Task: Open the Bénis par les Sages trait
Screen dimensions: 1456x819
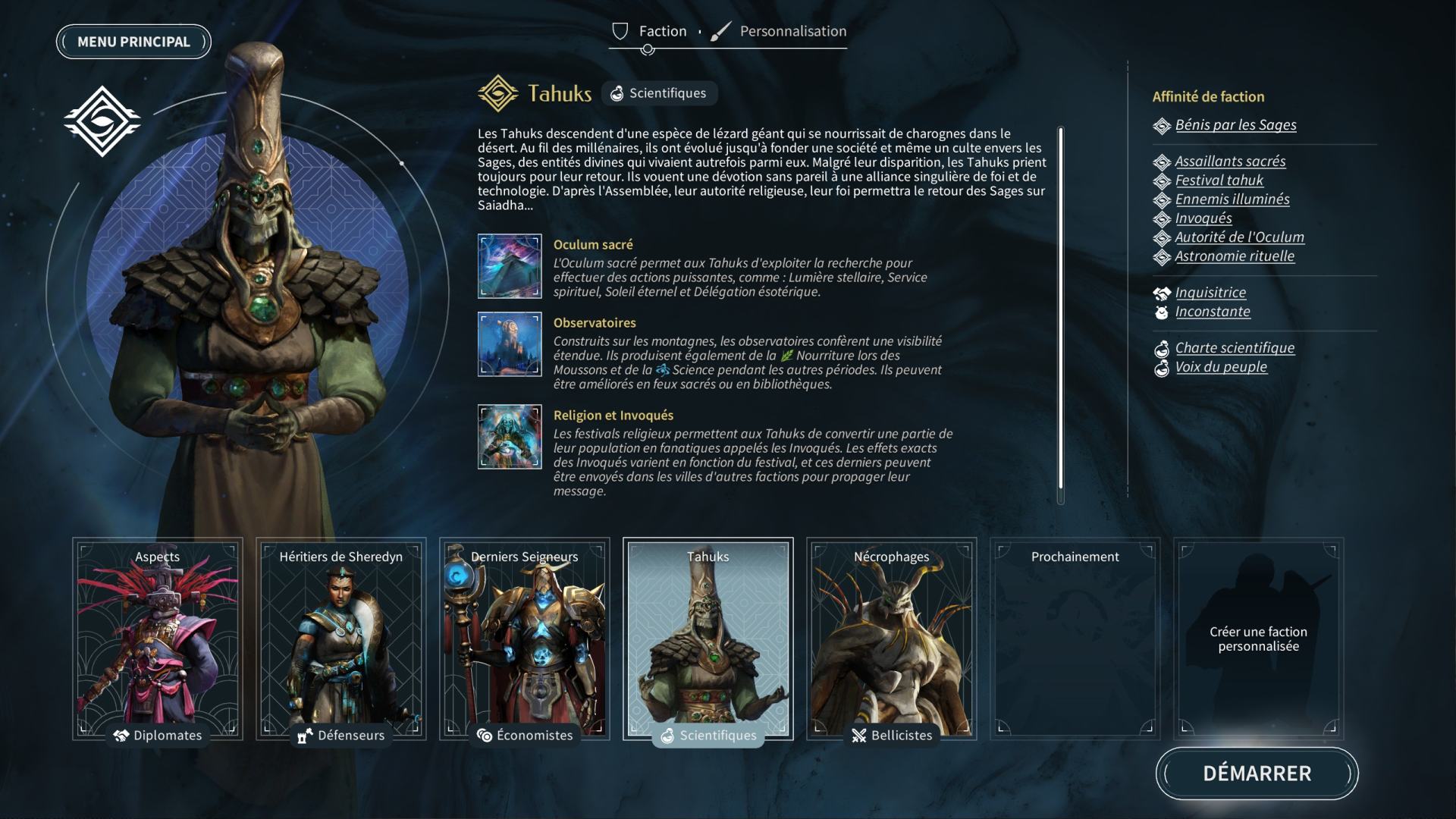Action: (1235, 125)
